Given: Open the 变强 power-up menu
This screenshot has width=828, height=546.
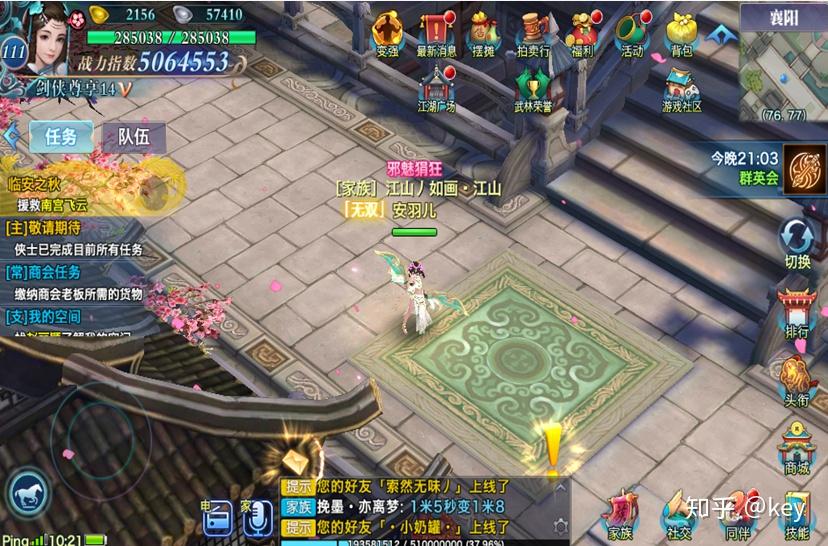Looking at the screenshot, I should pos(387,33).
